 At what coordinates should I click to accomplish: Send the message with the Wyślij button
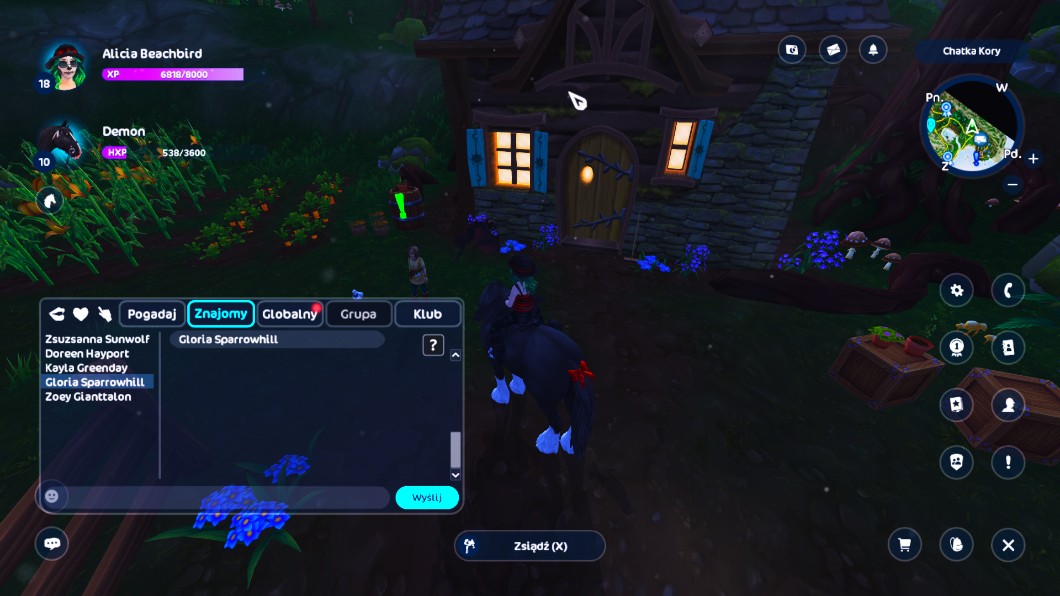click(x=427, y=498)
